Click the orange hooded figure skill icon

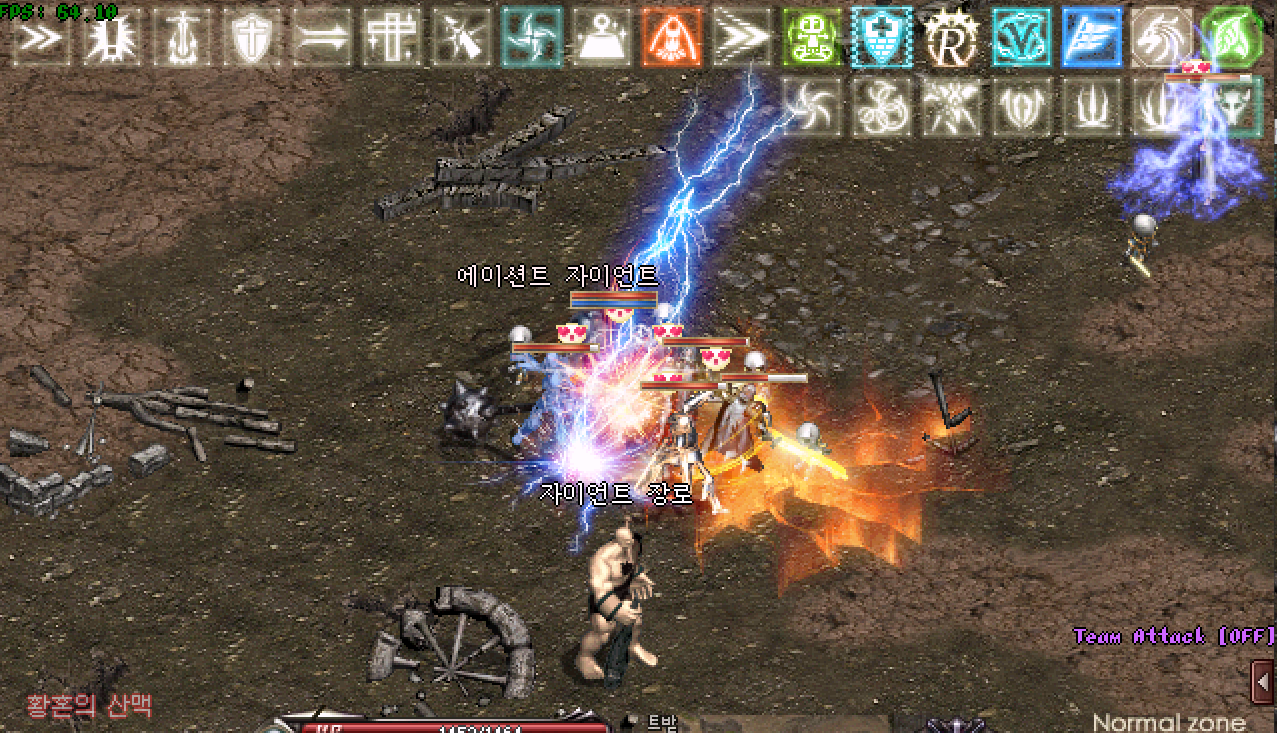point(672,37)
